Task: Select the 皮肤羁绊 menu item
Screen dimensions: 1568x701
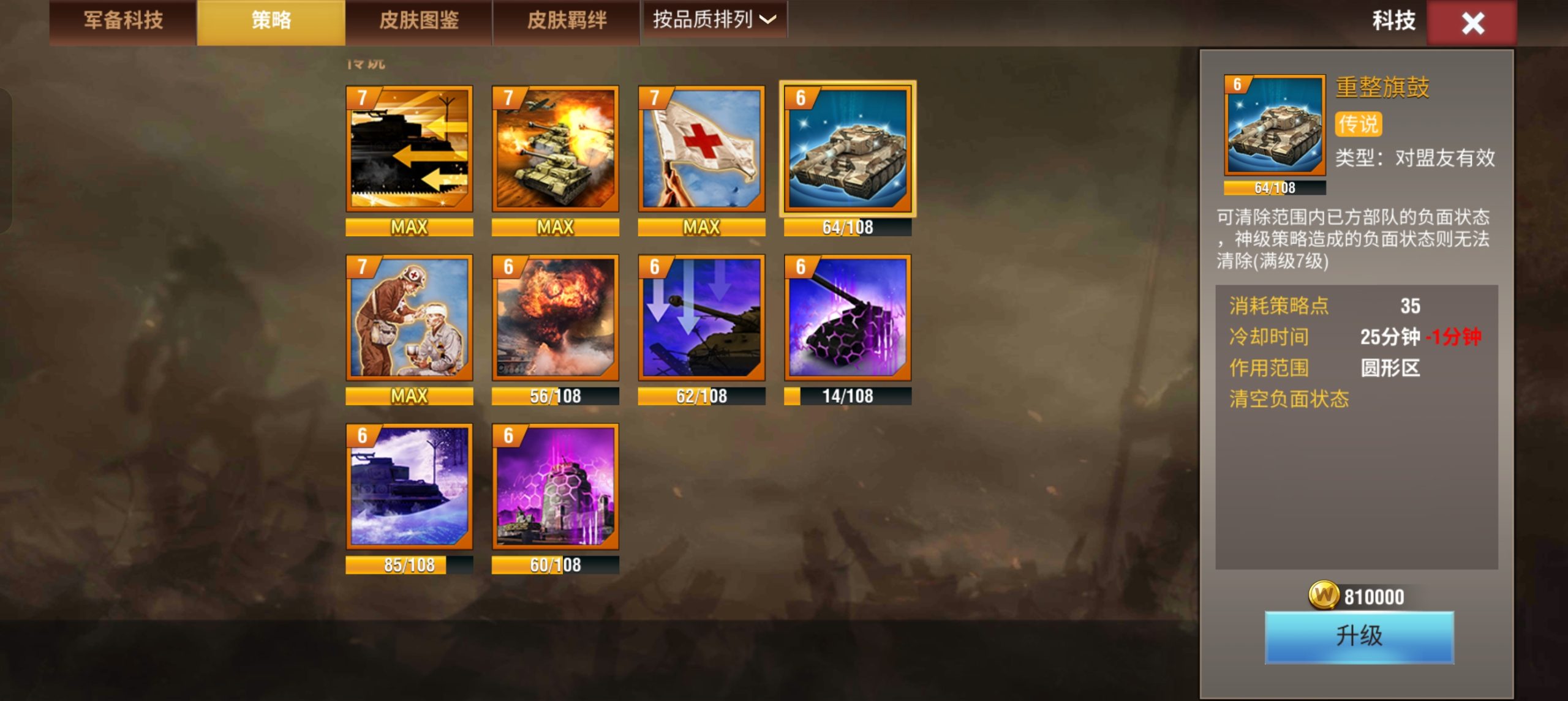Action: [565, 20]
